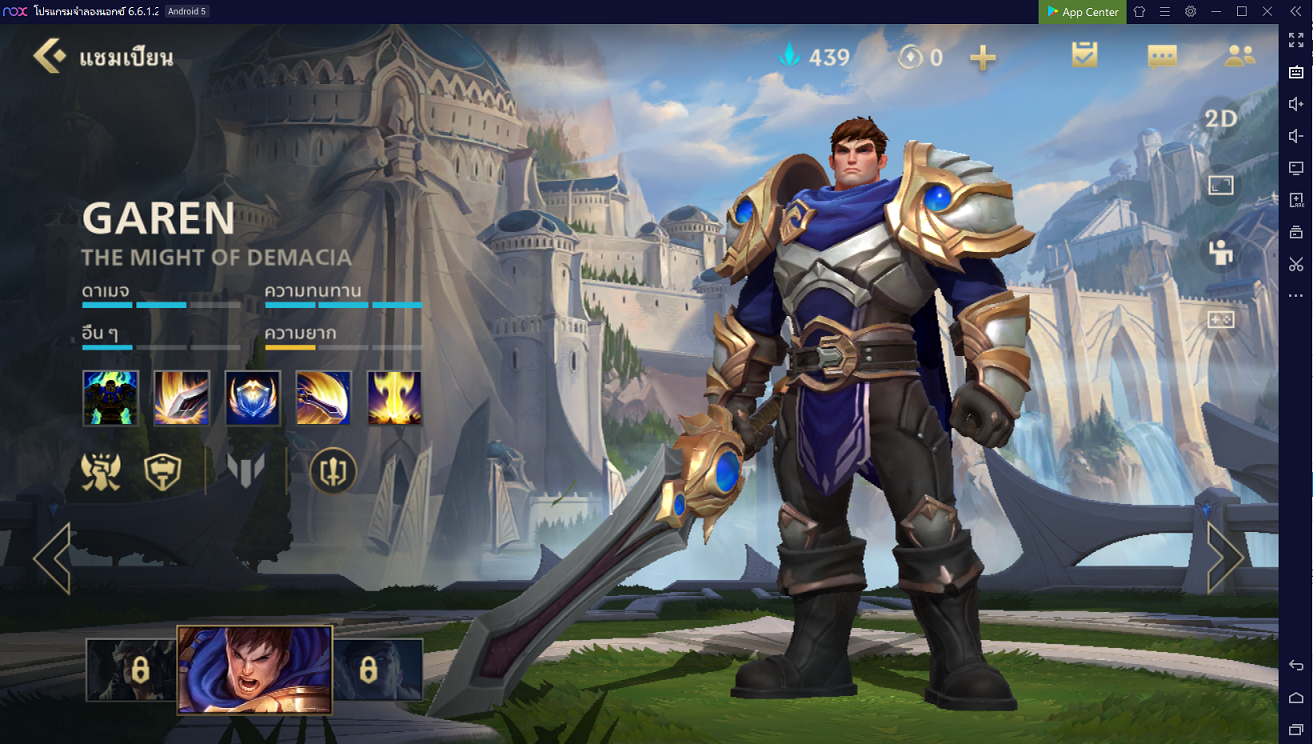Open the gamepad practice button
This screenshot has width=1313, height=744.
1220,319
